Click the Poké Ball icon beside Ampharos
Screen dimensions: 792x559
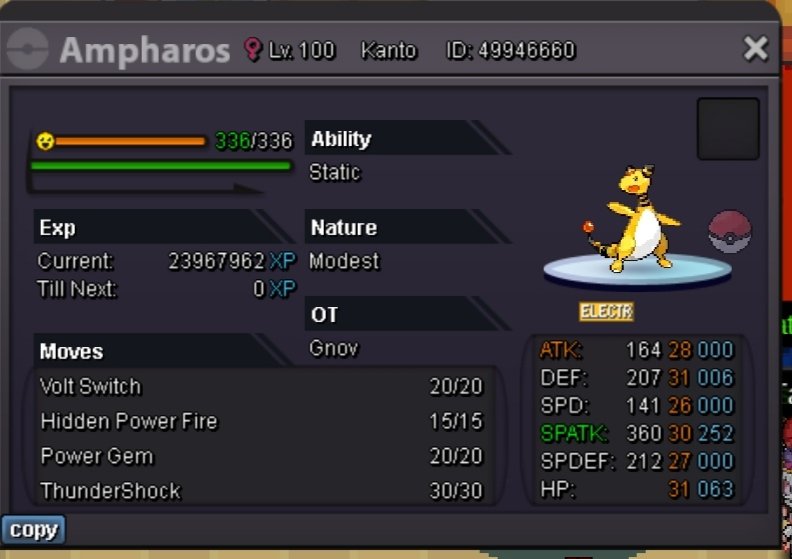coord(729,231)
